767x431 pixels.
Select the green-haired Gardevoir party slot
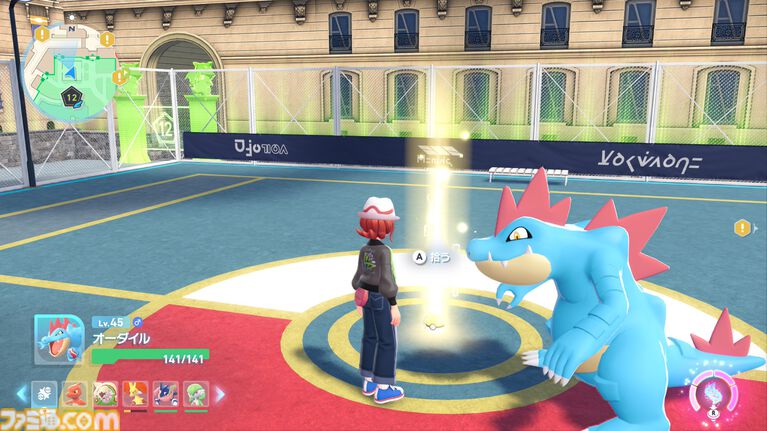click(x=195, y=394)
